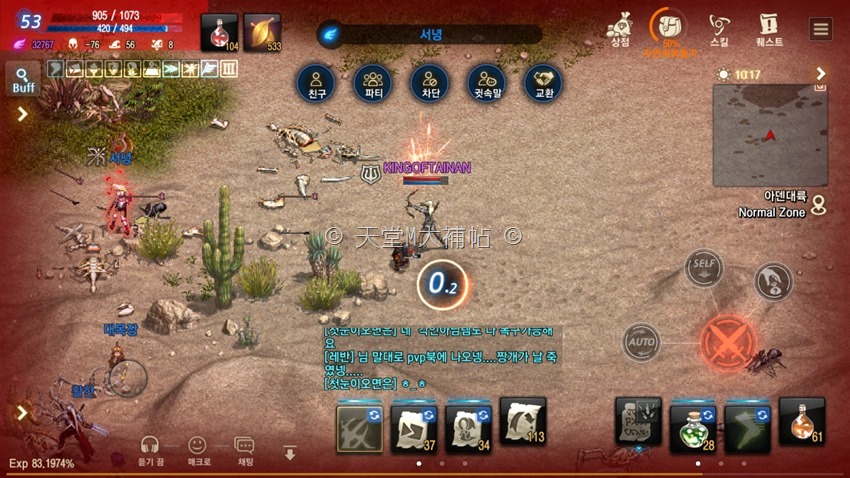Open the 퀘스트 quest scroll

click(x=769, y=28)
